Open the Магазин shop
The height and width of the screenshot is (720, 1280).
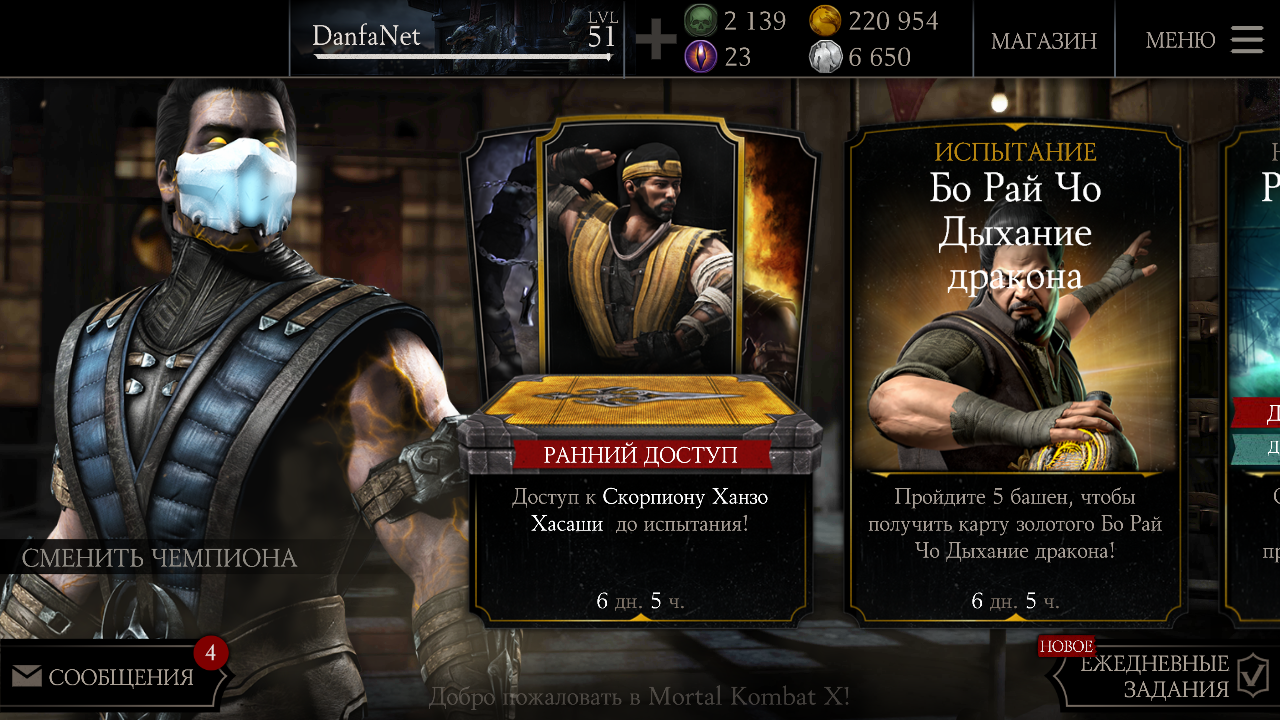point(1043,40)
